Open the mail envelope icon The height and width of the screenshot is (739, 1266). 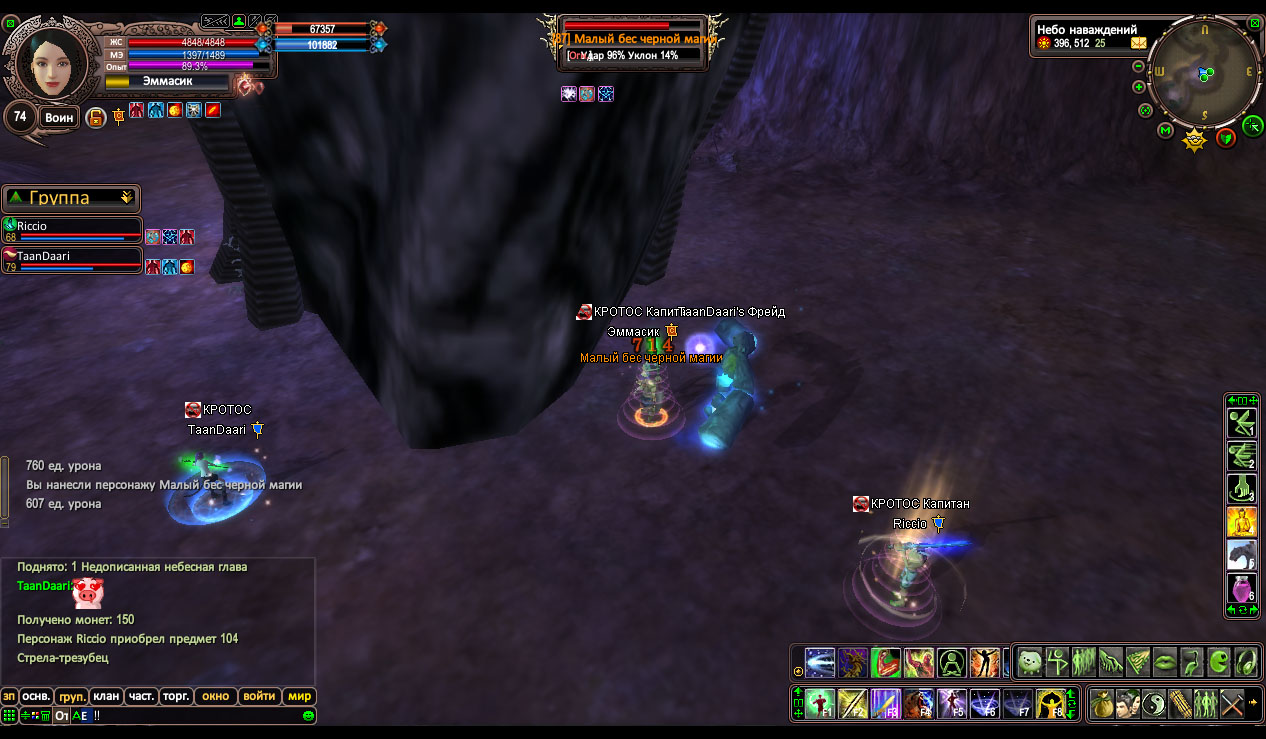tap(1139, 43)
